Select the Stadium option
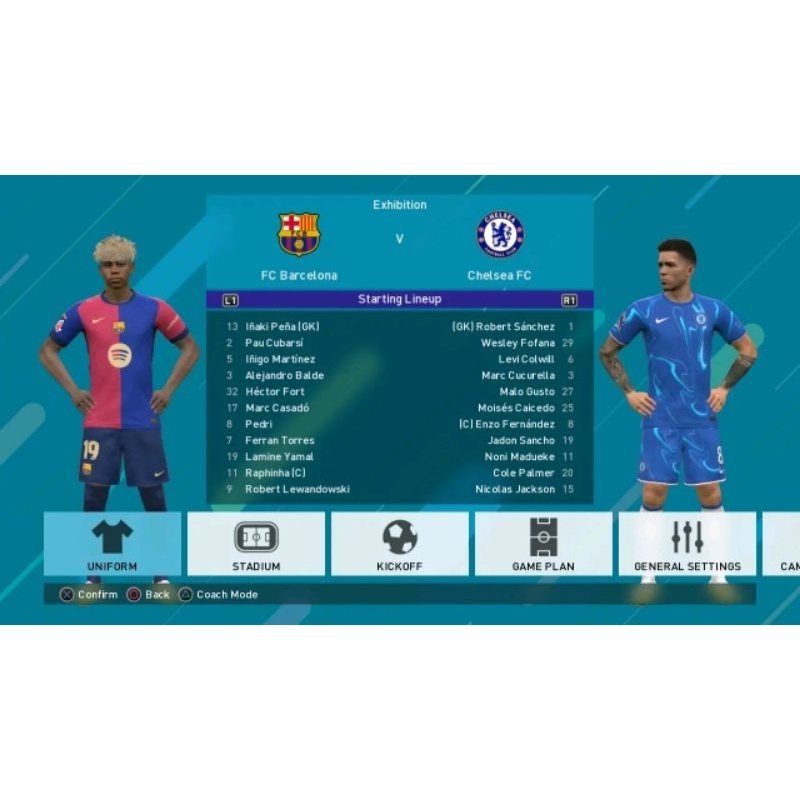This screenshot has height=800, width=800. pos(256,544)
